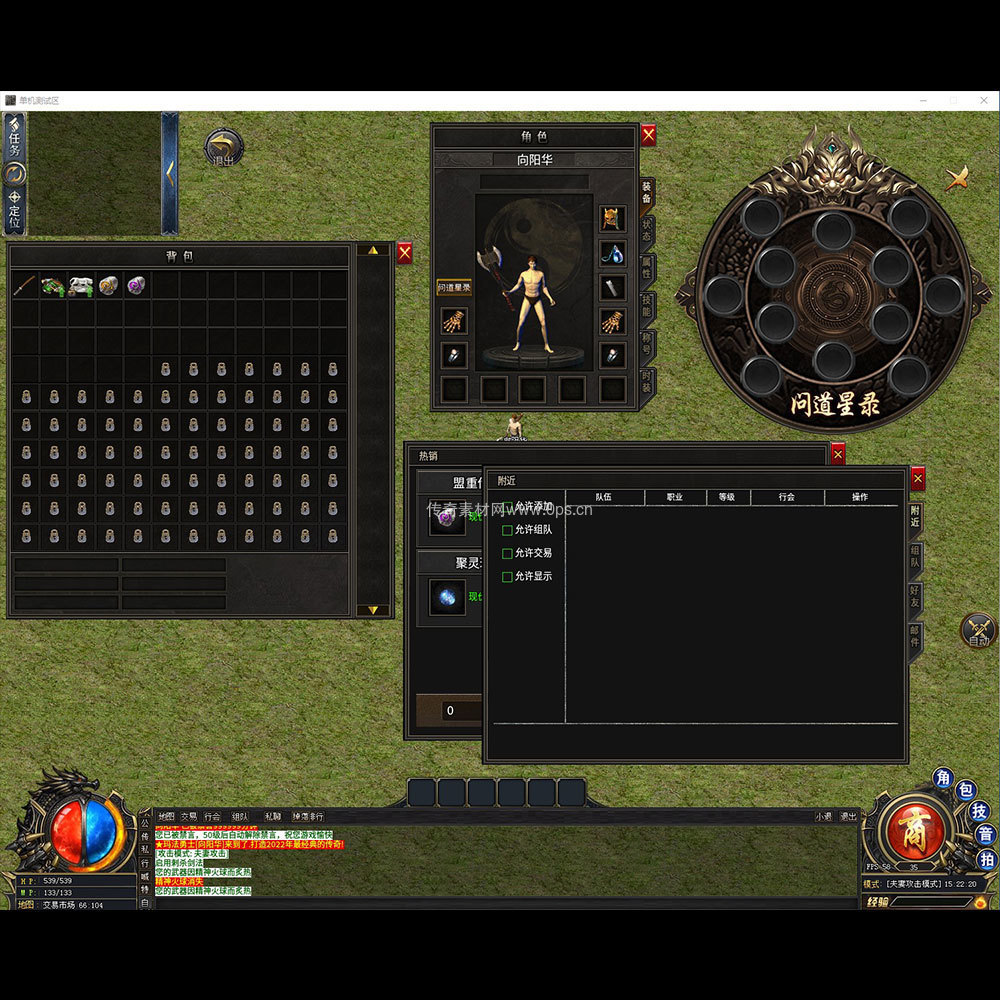Open the 商 shop round button
The image size is (1000, 1000).
910,828
